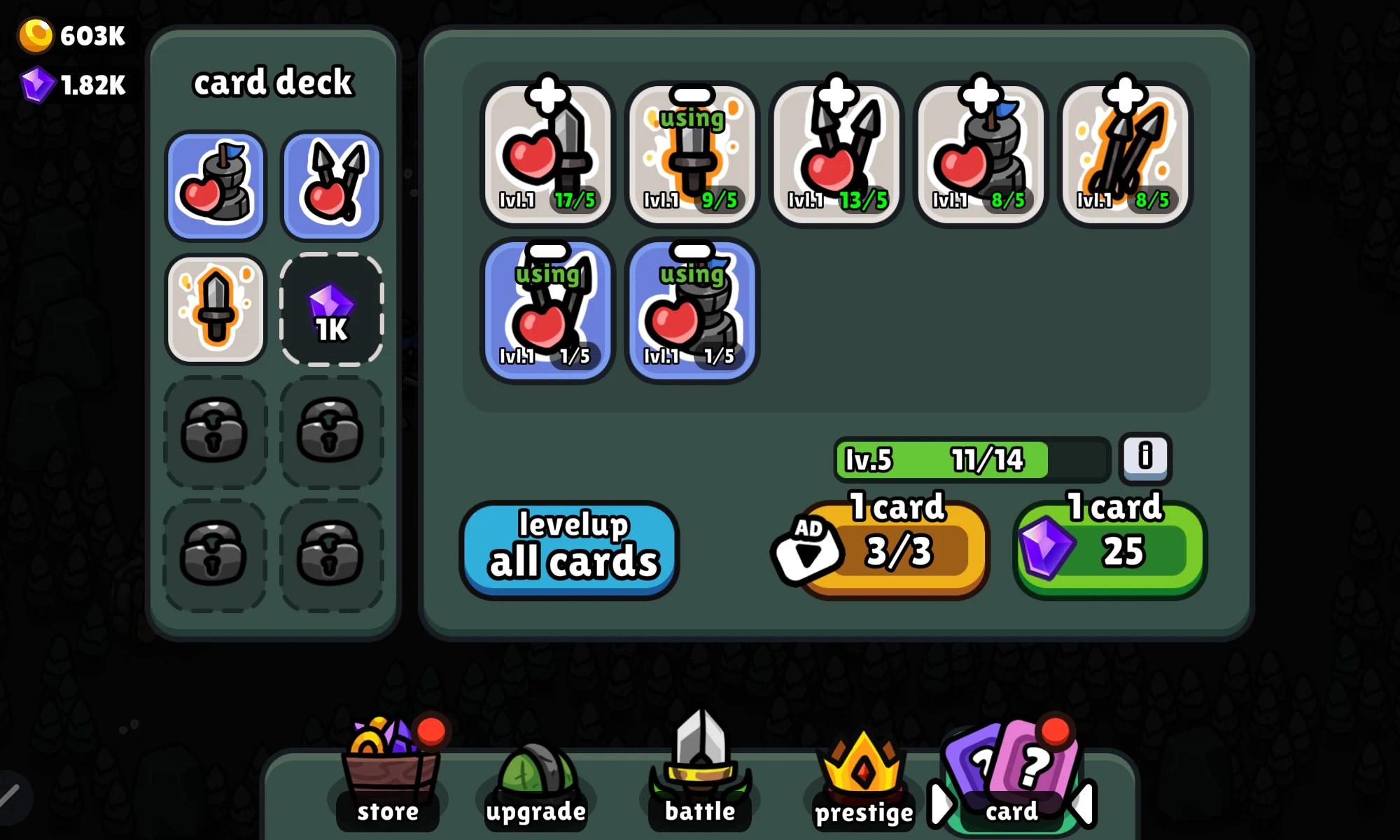Unlock the 1K gem deck slot

coord(331,310)
